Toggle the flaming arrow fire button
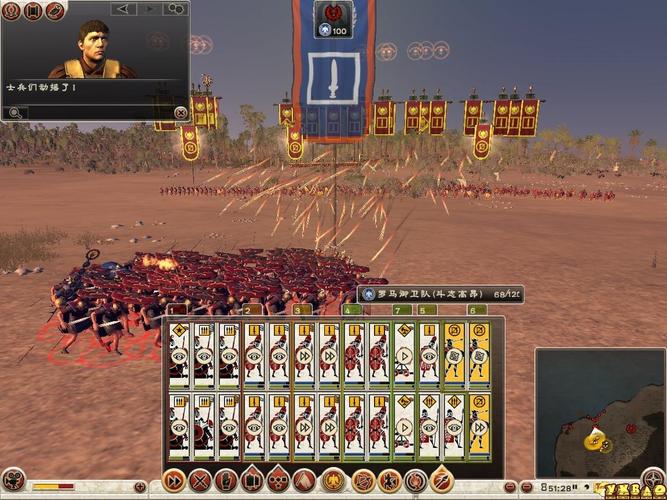667x500 pixels. coord(441,480)
